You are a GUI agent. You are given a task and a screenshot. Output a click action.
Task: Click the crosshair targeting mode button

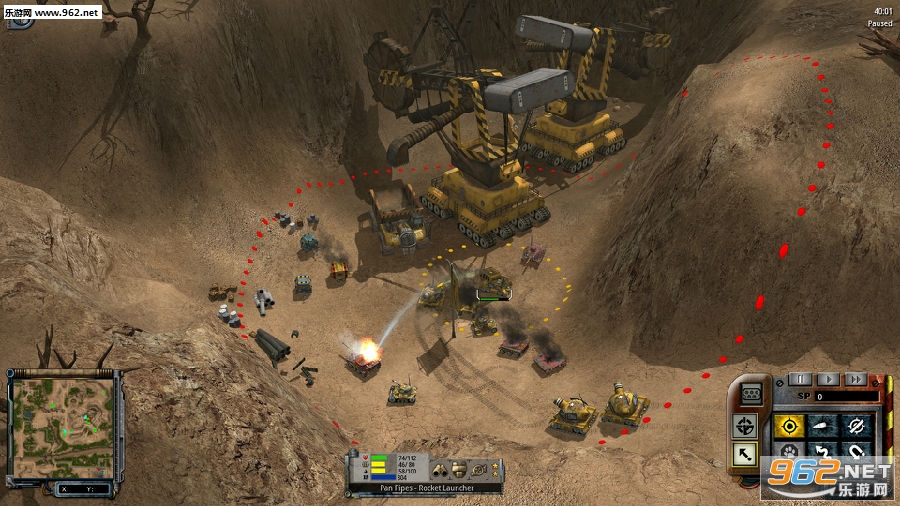tap(745, 427)
